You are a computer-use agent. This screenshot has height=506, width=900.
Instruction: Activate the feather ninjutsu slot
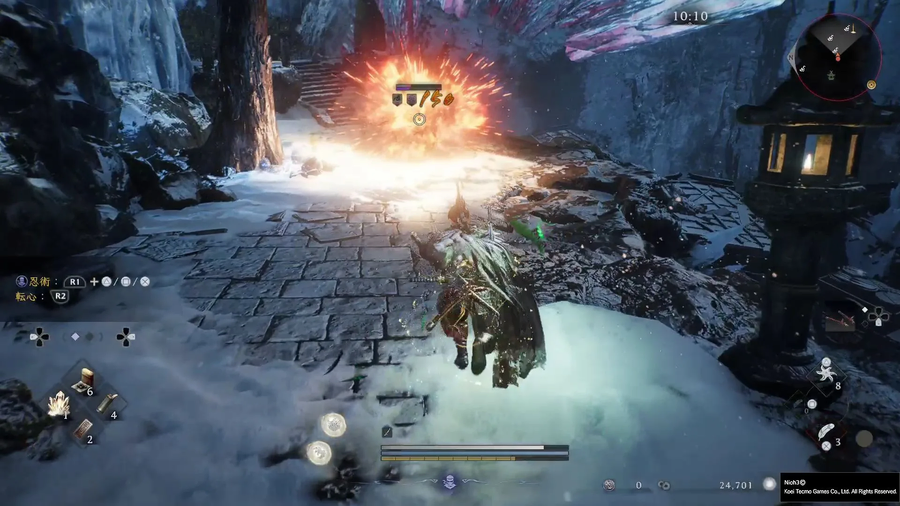(826, 432)
